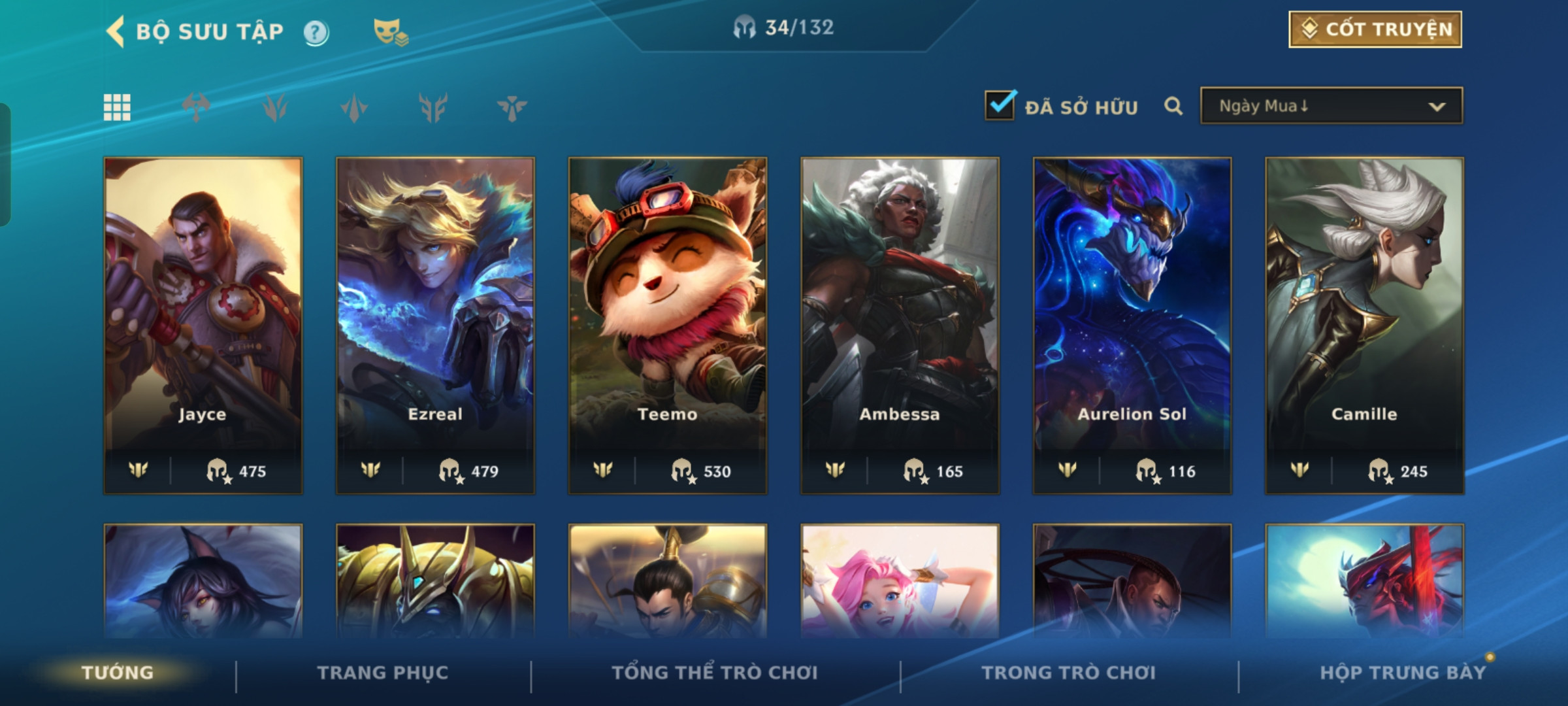Viewport: 1568px width, 706px height.
Task: Open the Ngày Mua sort dropdown
Action: 1331,106
